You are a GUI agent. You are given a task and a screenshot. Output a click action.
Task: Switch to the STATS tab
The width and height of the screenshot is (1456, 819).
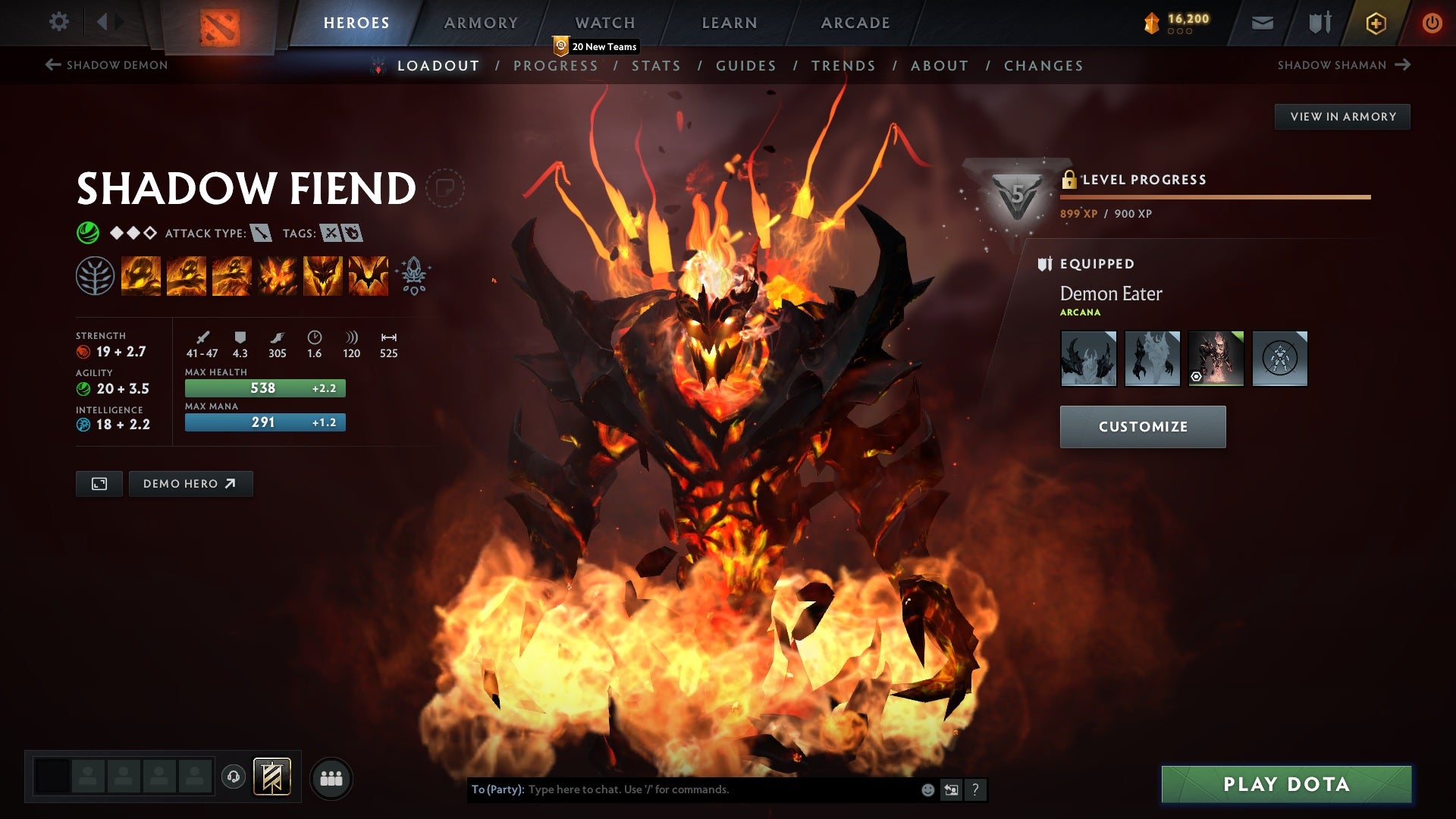(657, 65)
